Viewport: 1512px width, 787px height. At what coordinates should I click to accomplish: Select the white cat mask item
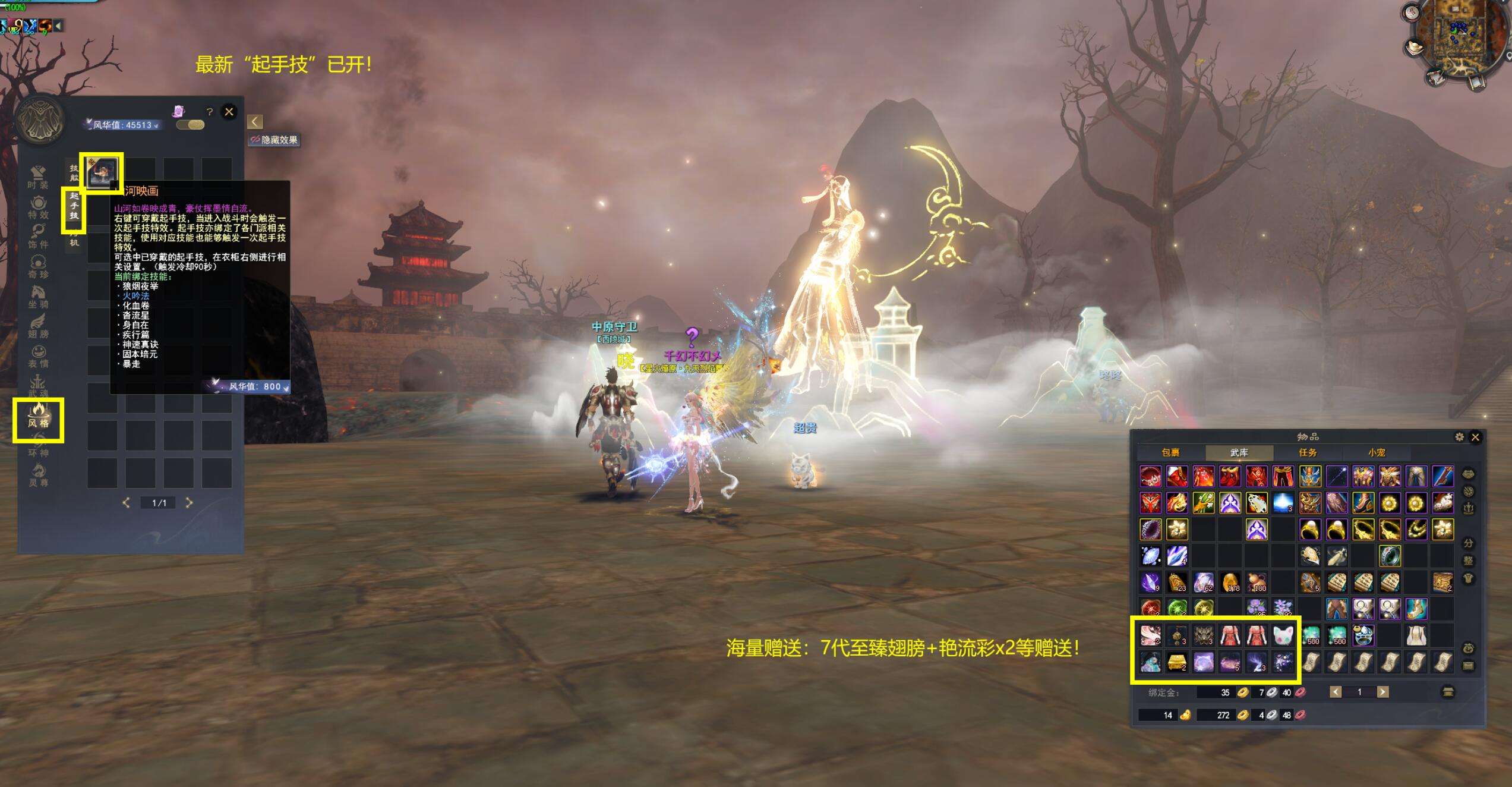[1283, 635]
